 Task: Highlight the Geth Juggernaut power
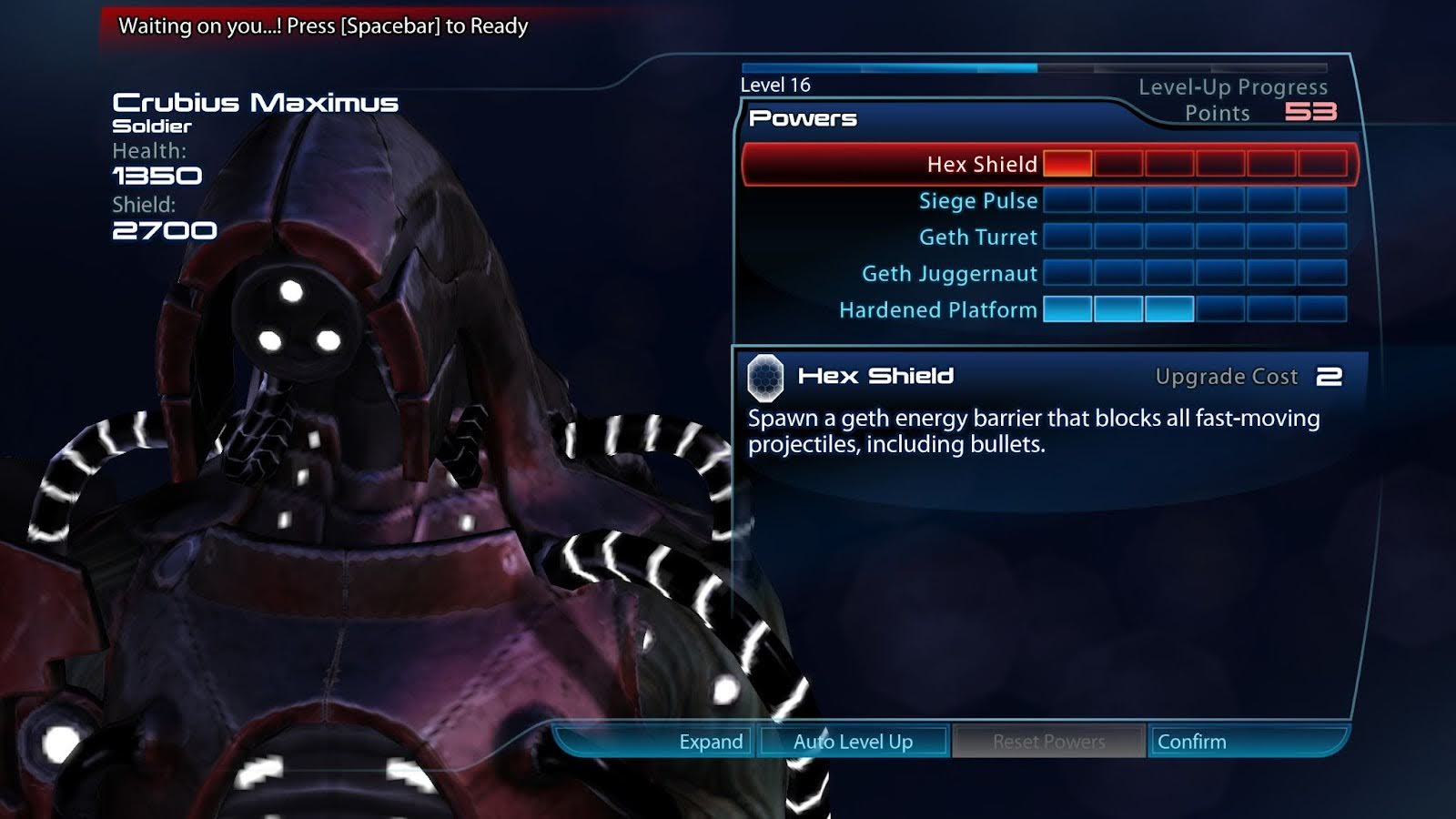pyautogui.click(x=949, y=274)
